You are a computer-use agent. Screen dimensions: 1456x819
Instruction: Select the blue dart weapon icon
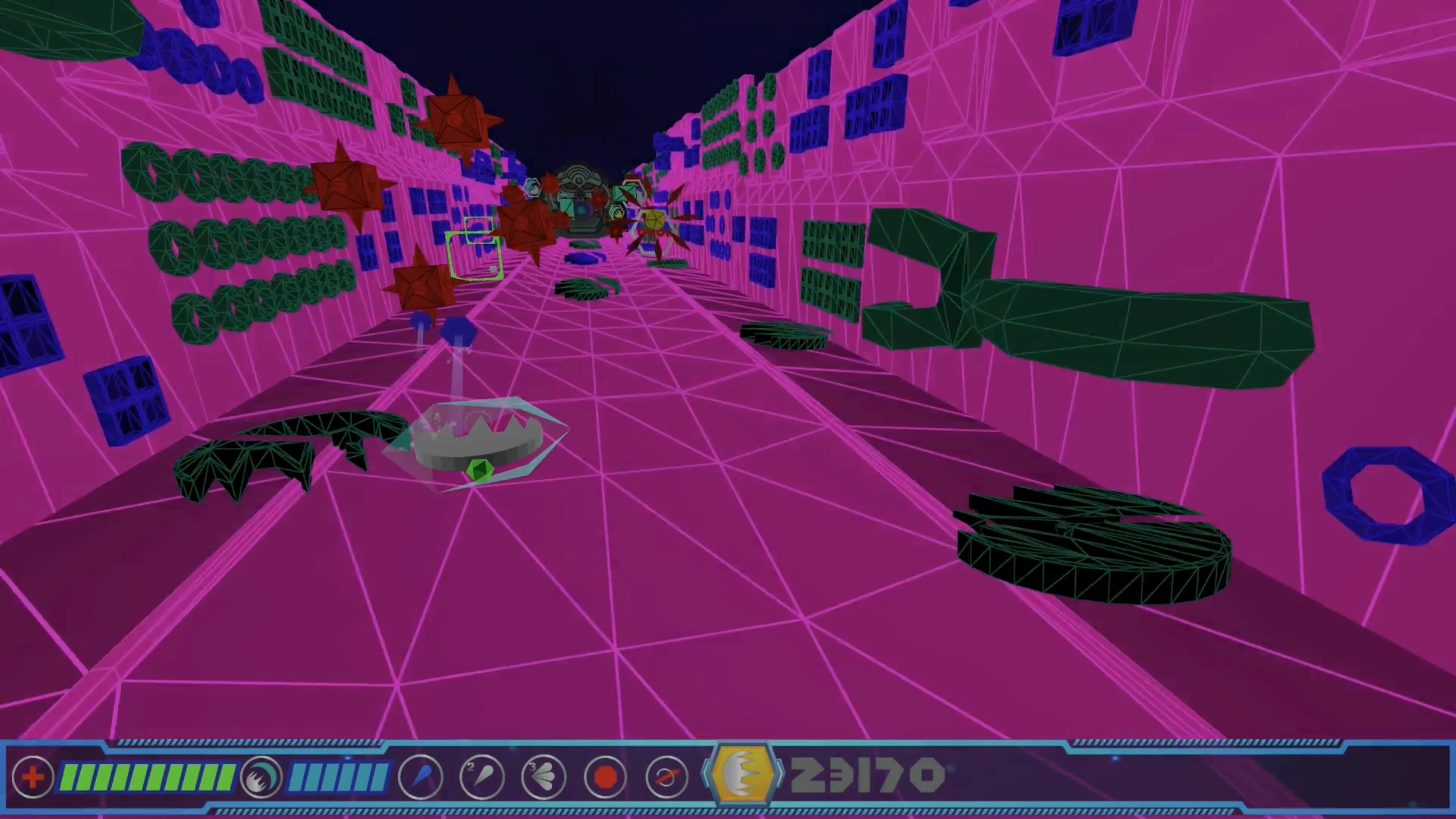click(x=420, y=778)
